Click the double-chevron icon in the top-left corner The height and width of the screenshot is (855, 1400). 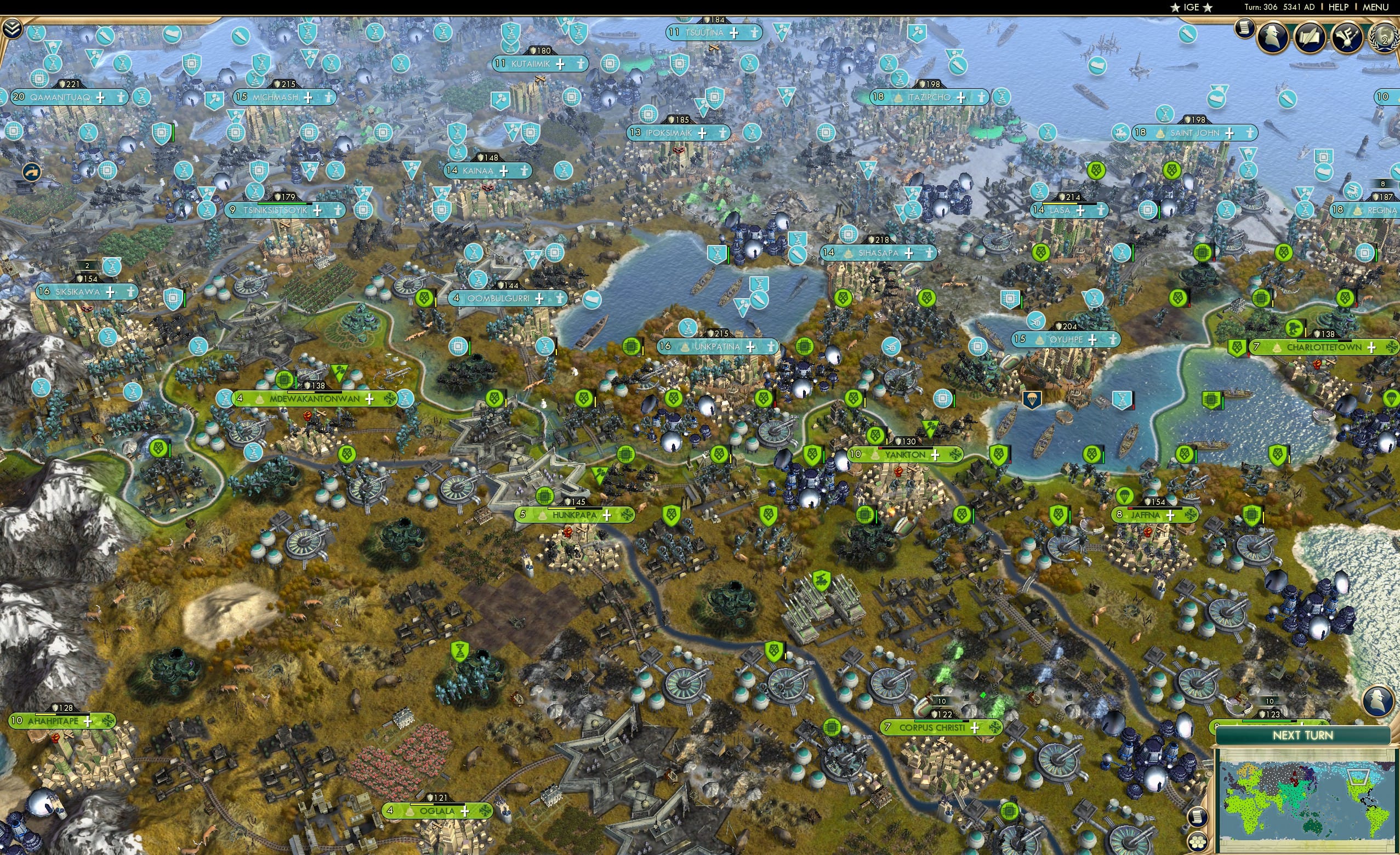(x=13, y=27)
